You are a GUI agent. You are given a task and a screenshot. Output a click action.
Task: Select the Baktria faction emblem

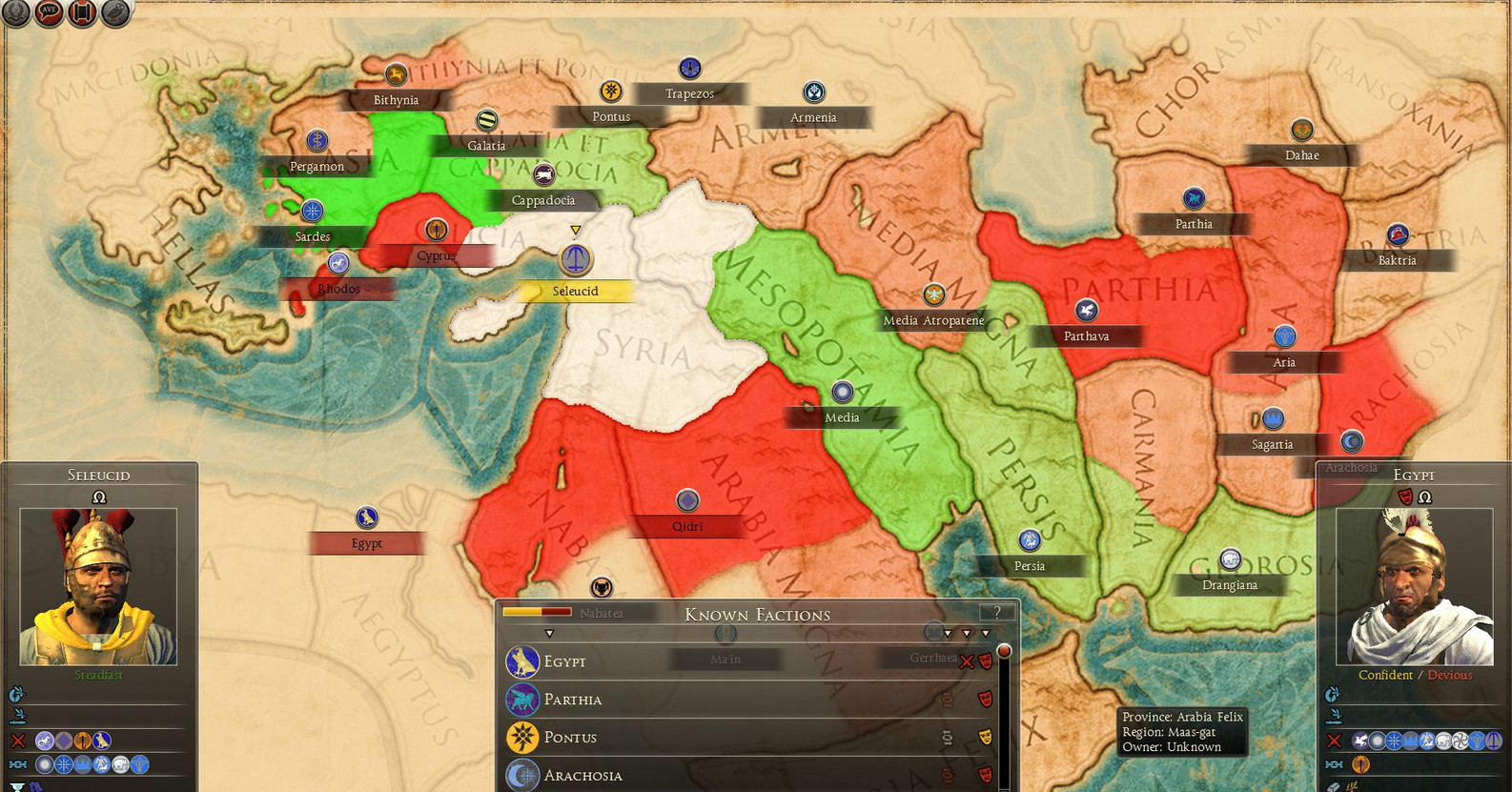pyautogui.click(x=1397, y=234)
